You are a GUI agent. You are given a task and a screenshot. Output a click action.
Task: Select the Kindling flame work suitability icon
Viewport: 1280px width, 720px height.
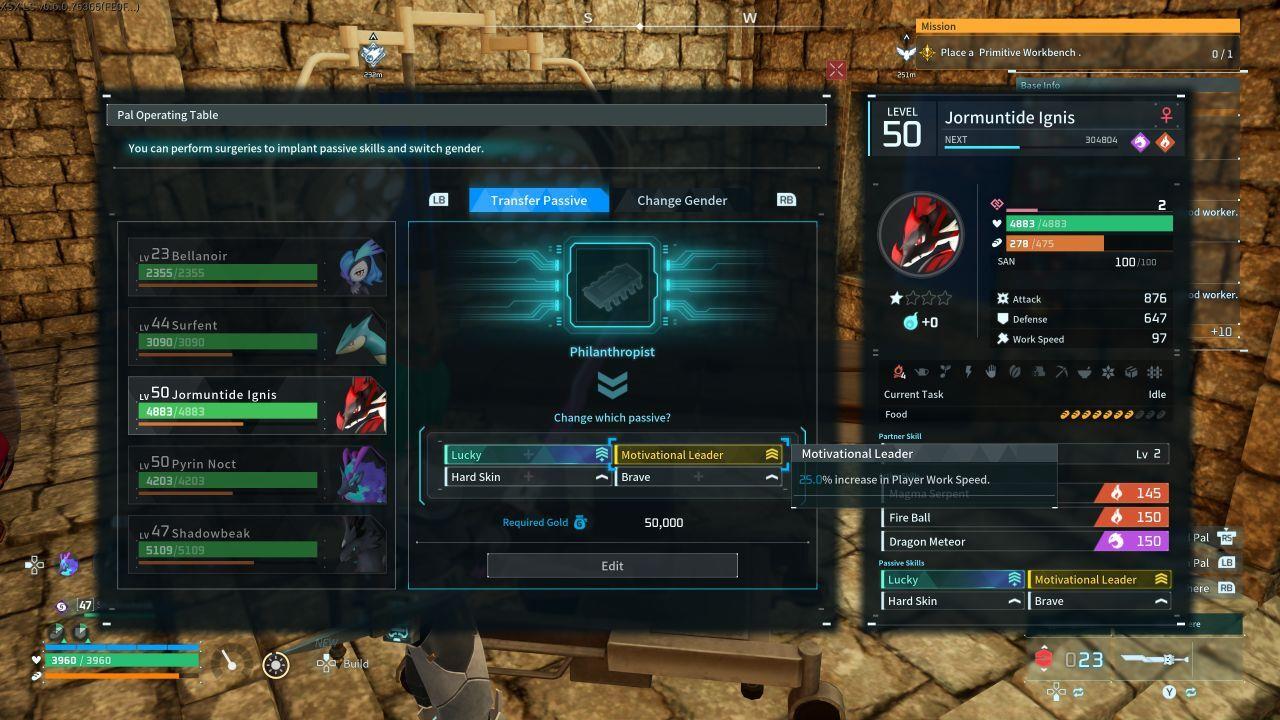[897, 372]
